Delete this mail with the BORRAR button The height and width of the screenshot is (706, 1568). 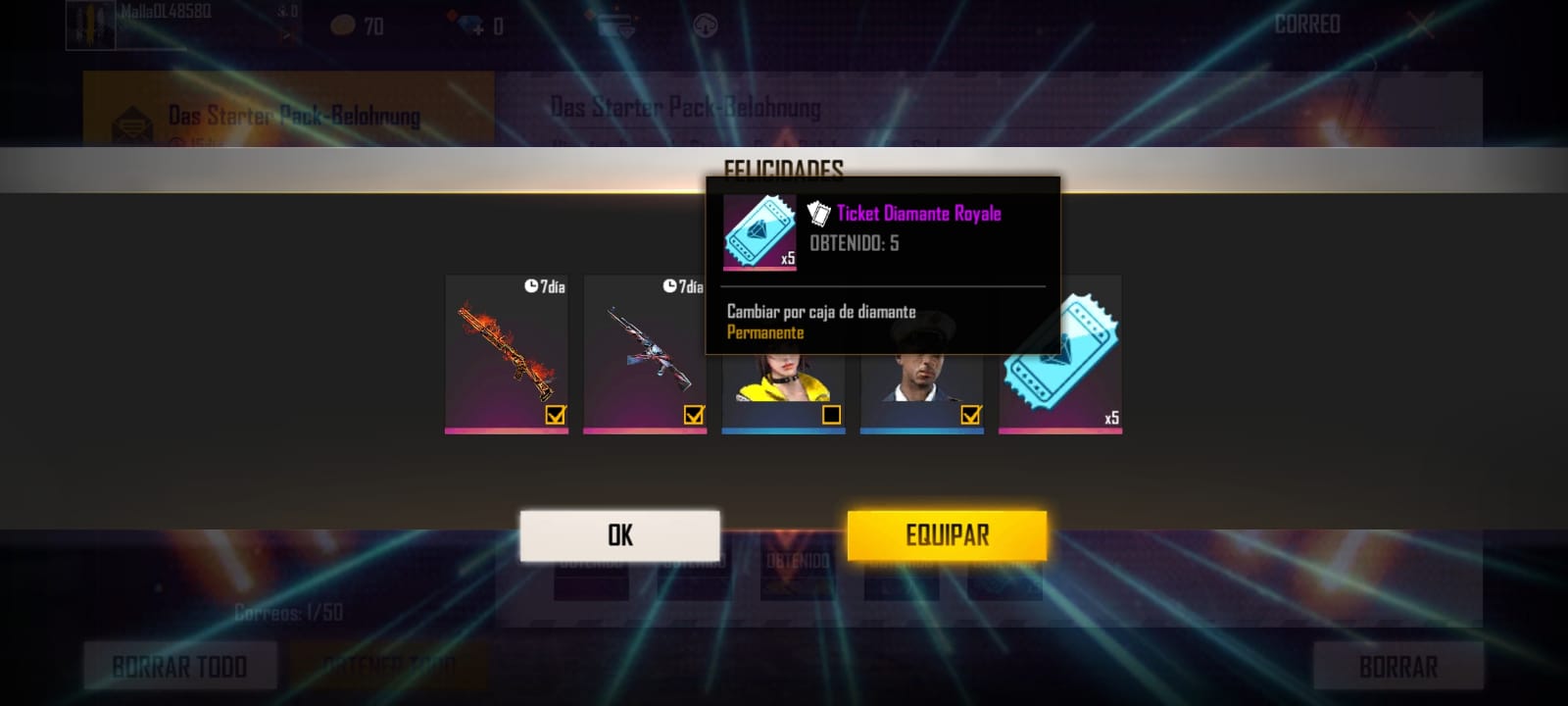click(x=1397, y=667)
